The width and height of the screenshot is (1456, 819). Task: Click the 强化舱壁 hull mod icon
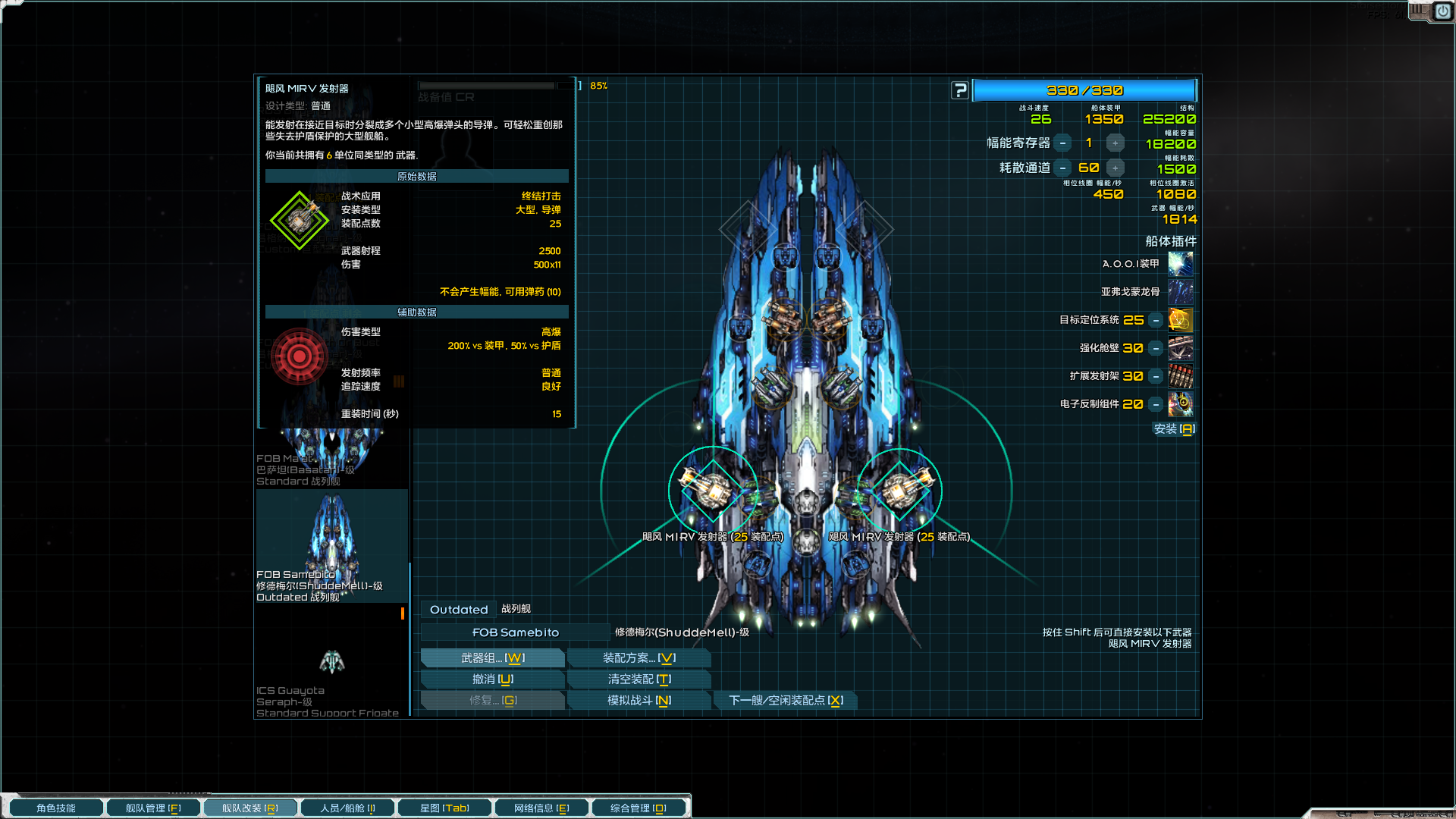[1181, 348]
